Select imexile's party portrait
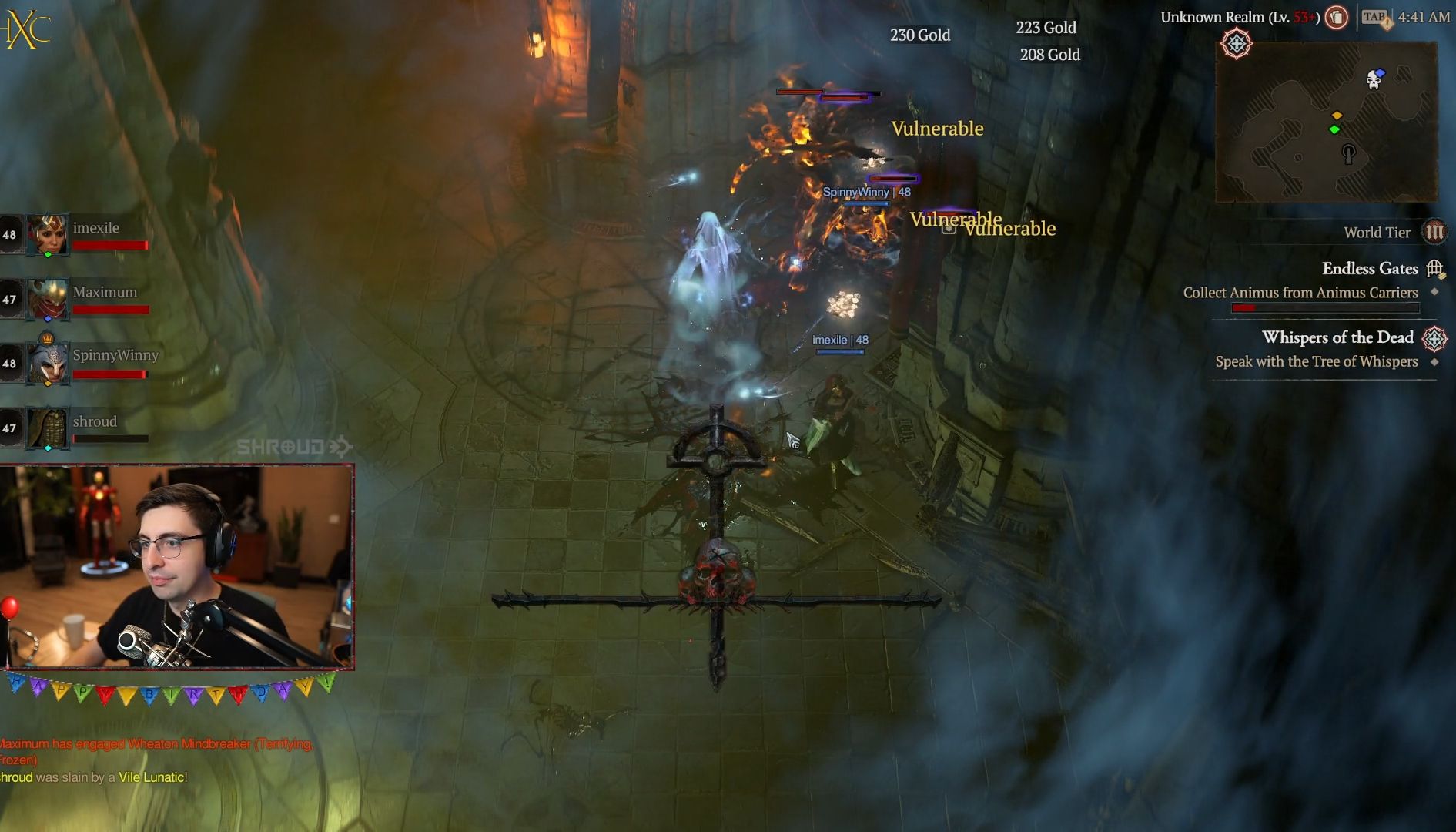This screenshot has width=1456, height=832. tap(48, 233)
